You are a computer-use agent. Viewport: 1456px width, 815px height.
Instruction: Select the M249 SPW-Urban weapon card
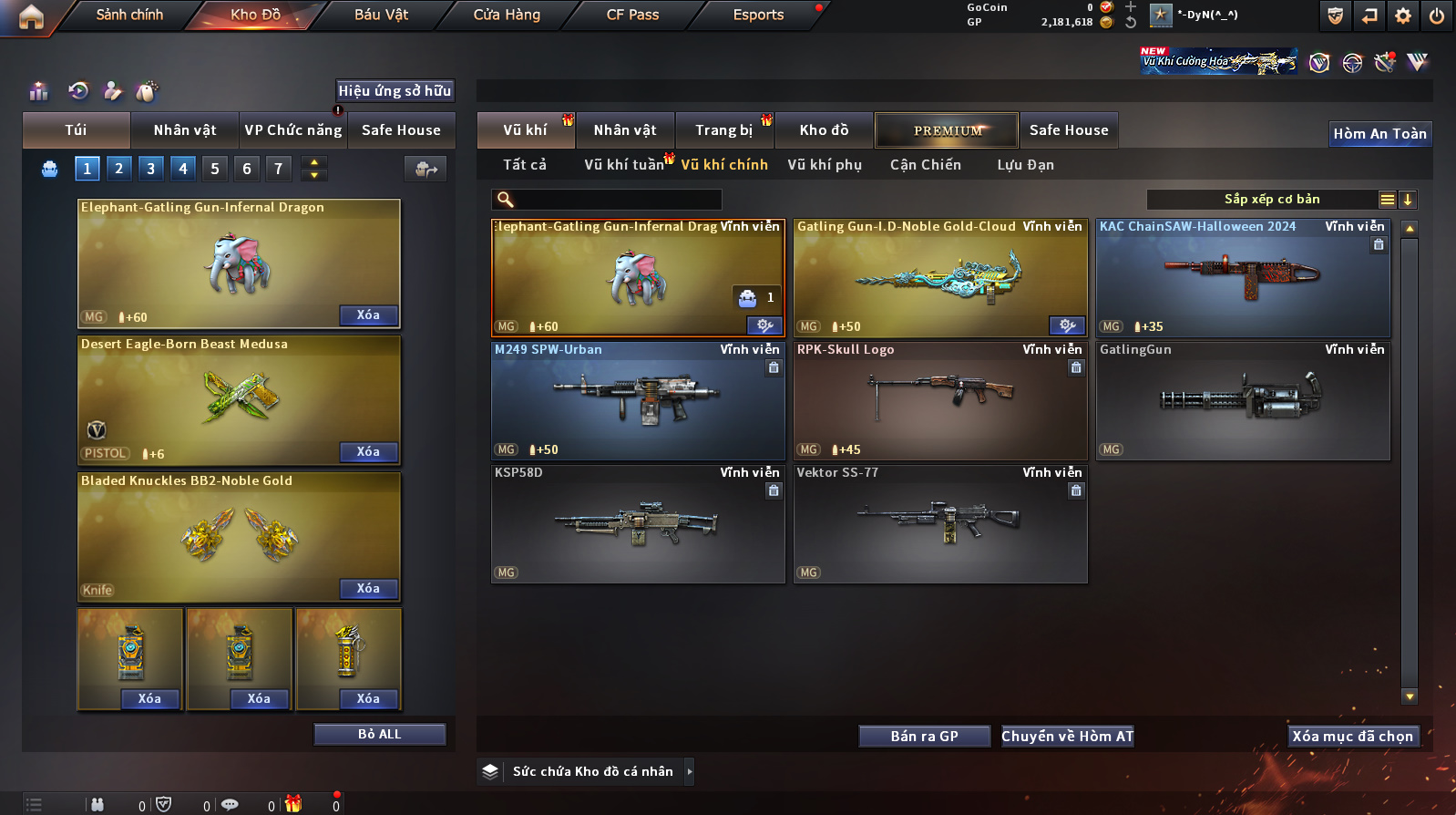(638, 401)
